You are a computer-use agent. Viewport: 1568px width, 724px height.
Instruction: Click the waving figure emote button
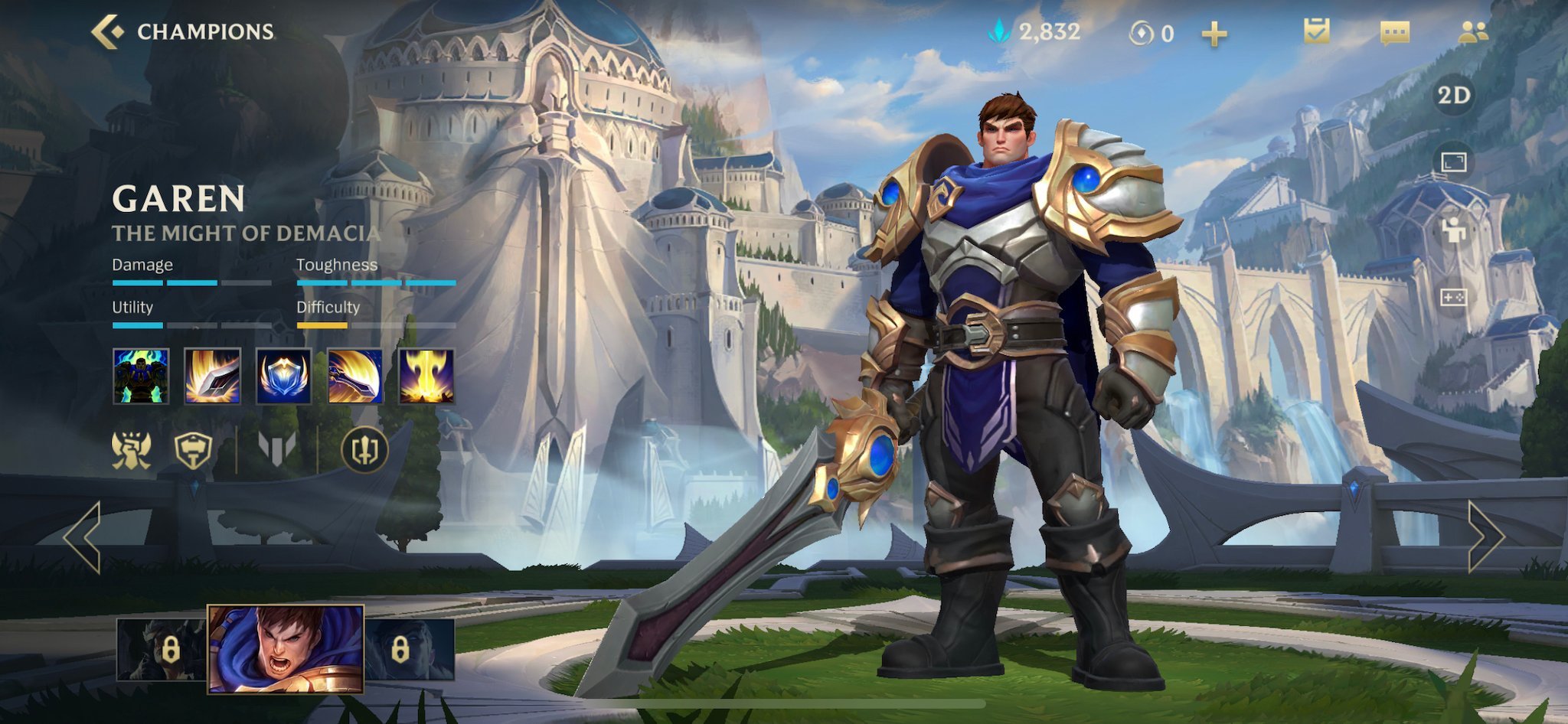[x=1453, y=229]
